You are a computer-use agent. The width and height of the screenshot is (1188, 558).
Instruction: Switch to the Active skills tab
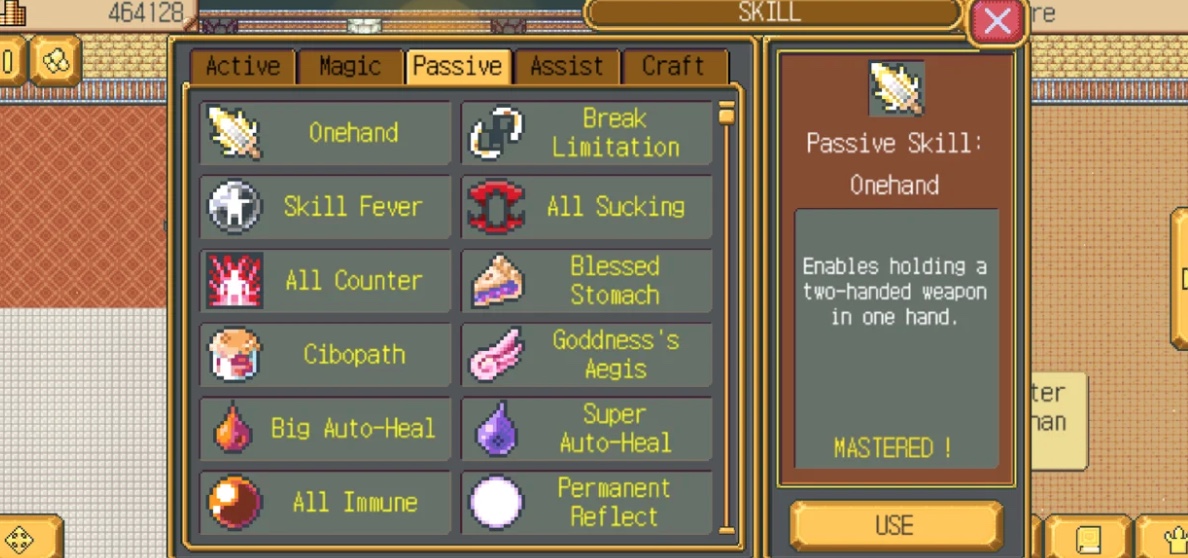point(243,67)
